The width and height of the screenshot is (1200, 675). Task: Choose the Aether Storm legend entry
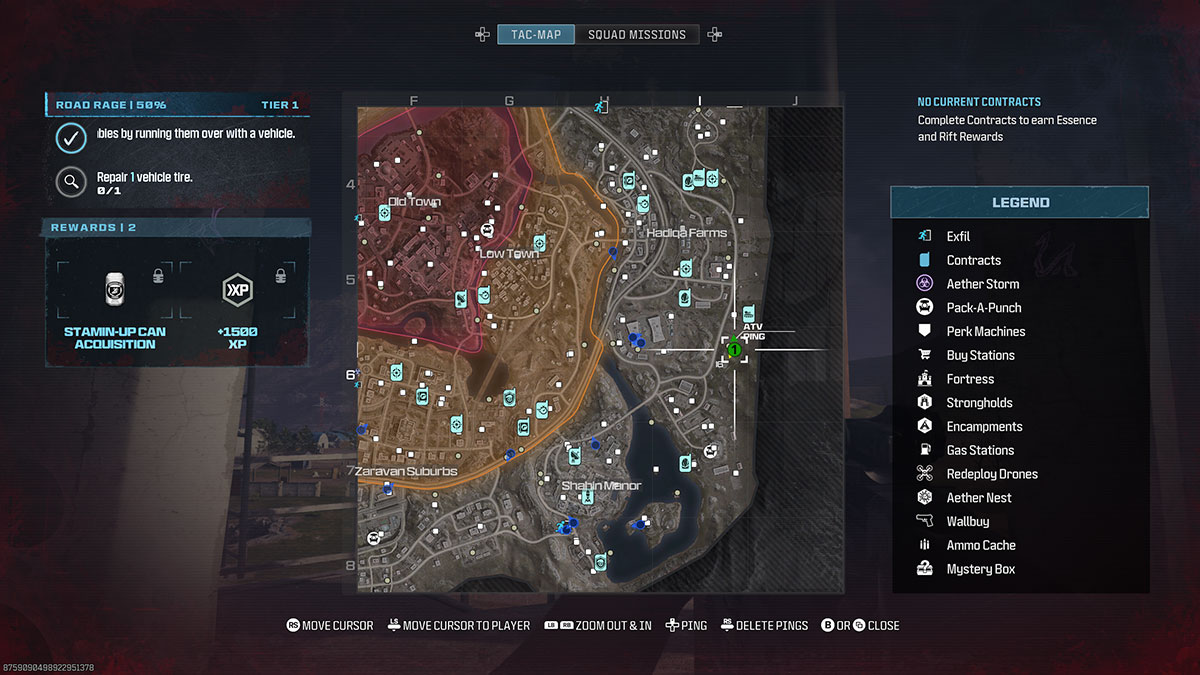982,284
